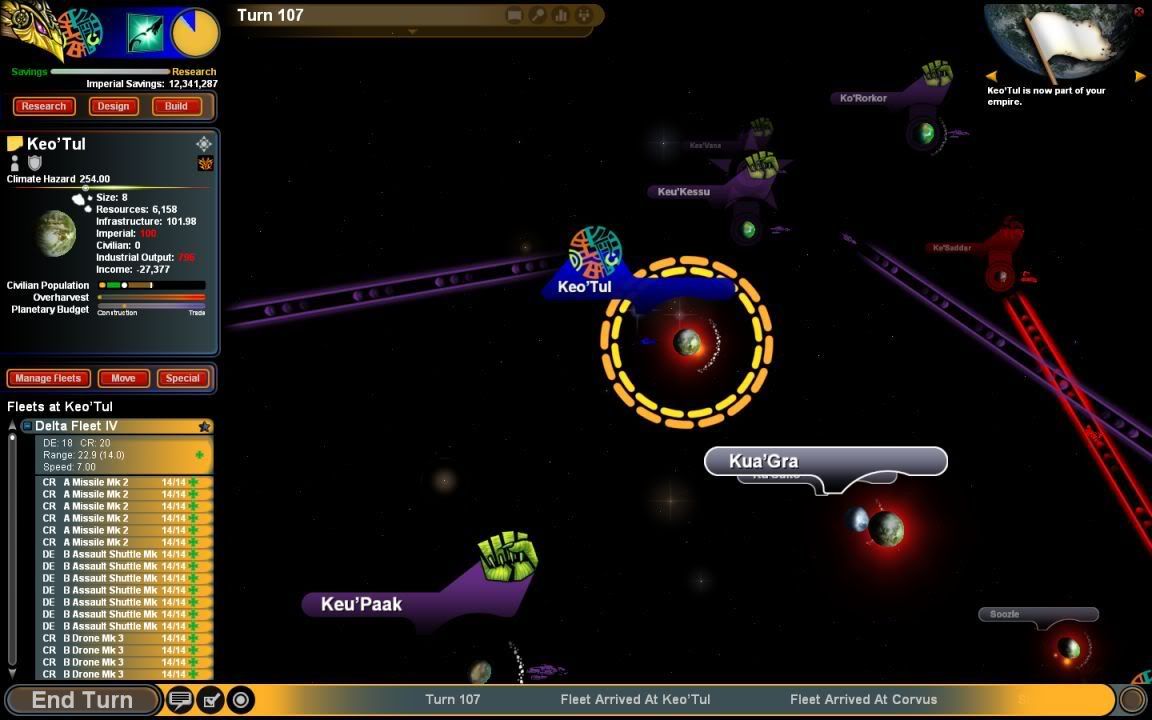Click the research progress pie chart
Viewport: 1152px width, 720px height.
point(195,33)
